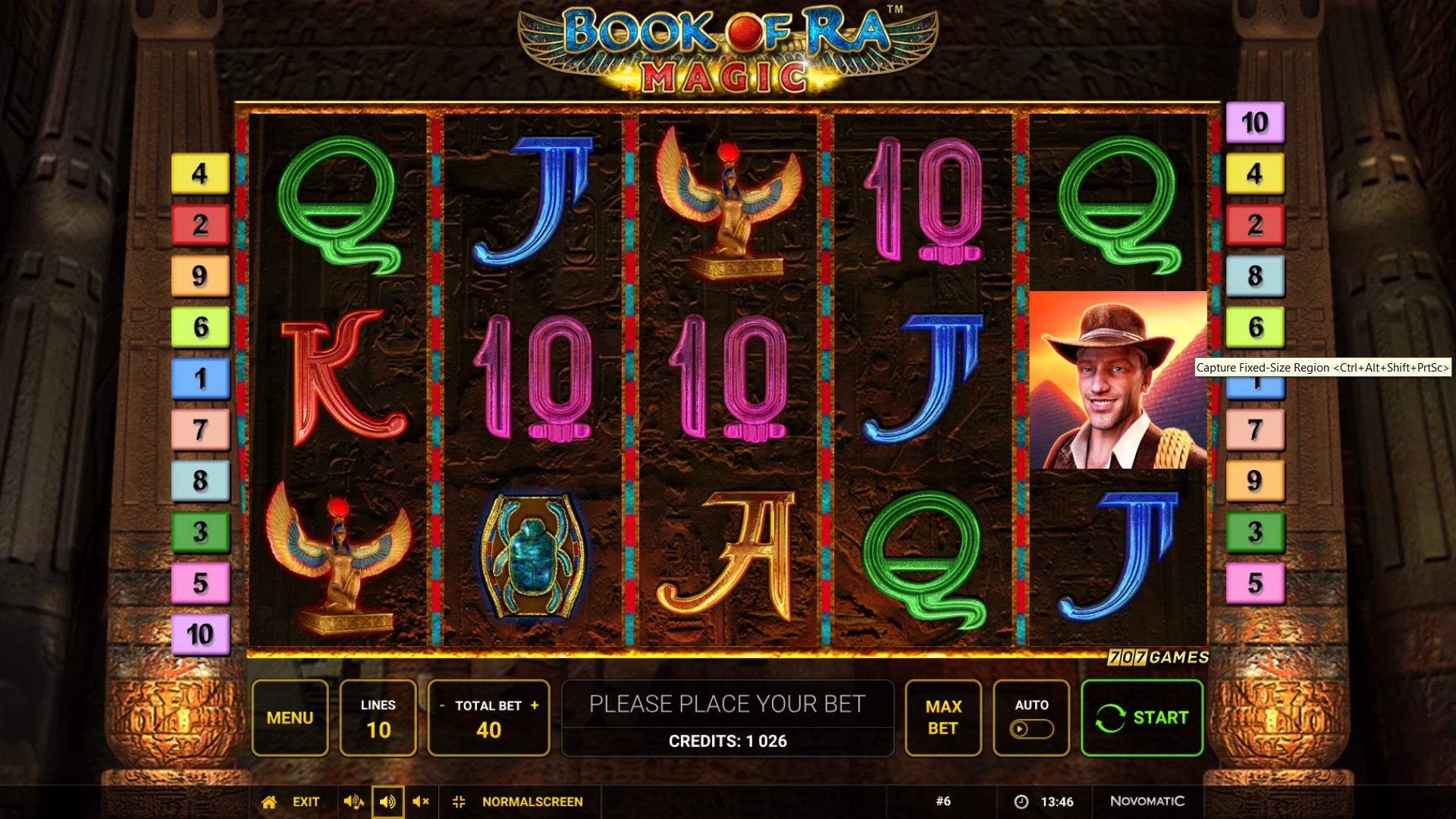Open the MENU button
1456x819 pixels.
coord(290,717)
